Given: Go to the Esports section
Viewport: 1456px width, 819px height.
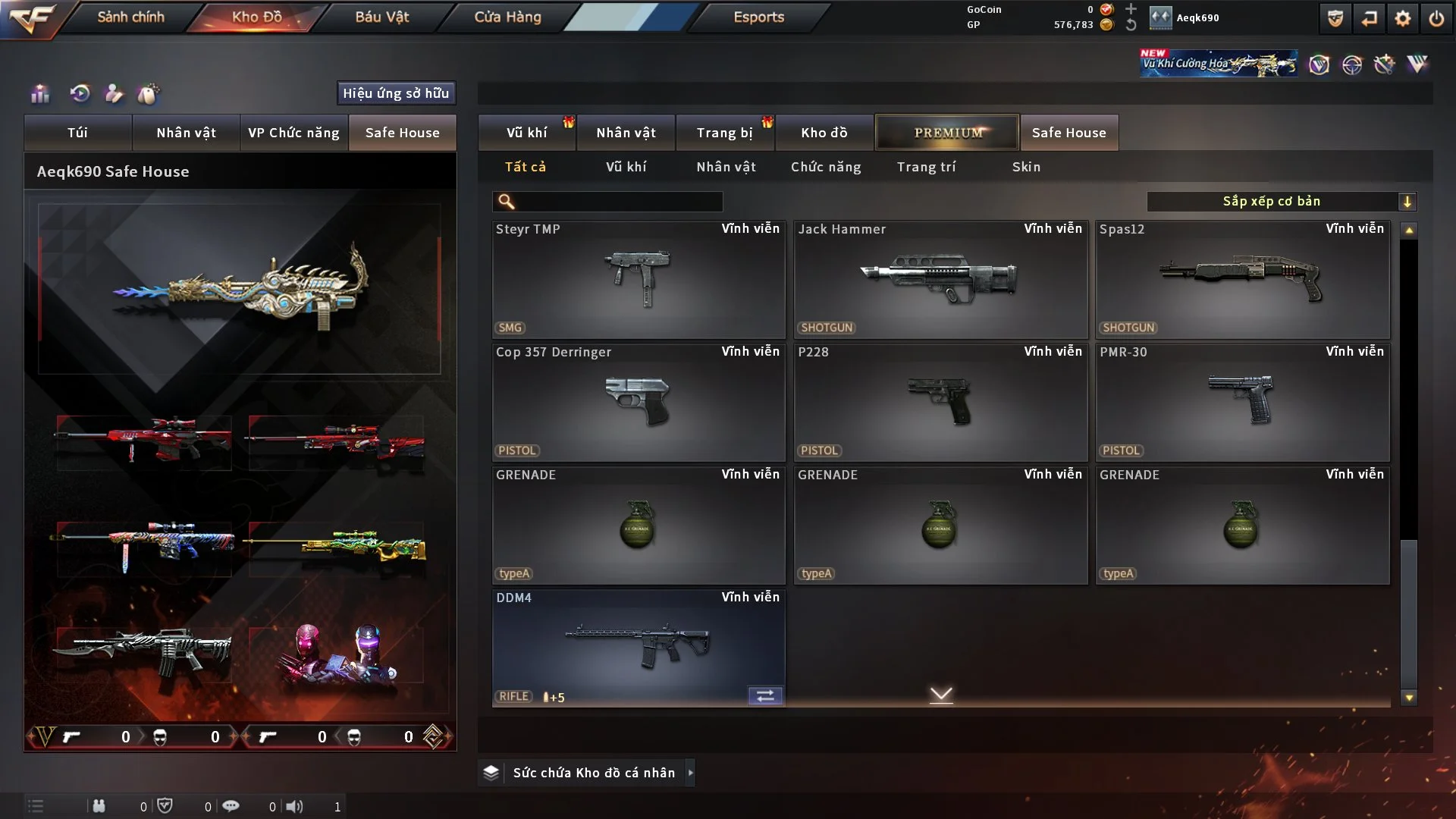Looking at the screenshot, I should coord(758,17).
